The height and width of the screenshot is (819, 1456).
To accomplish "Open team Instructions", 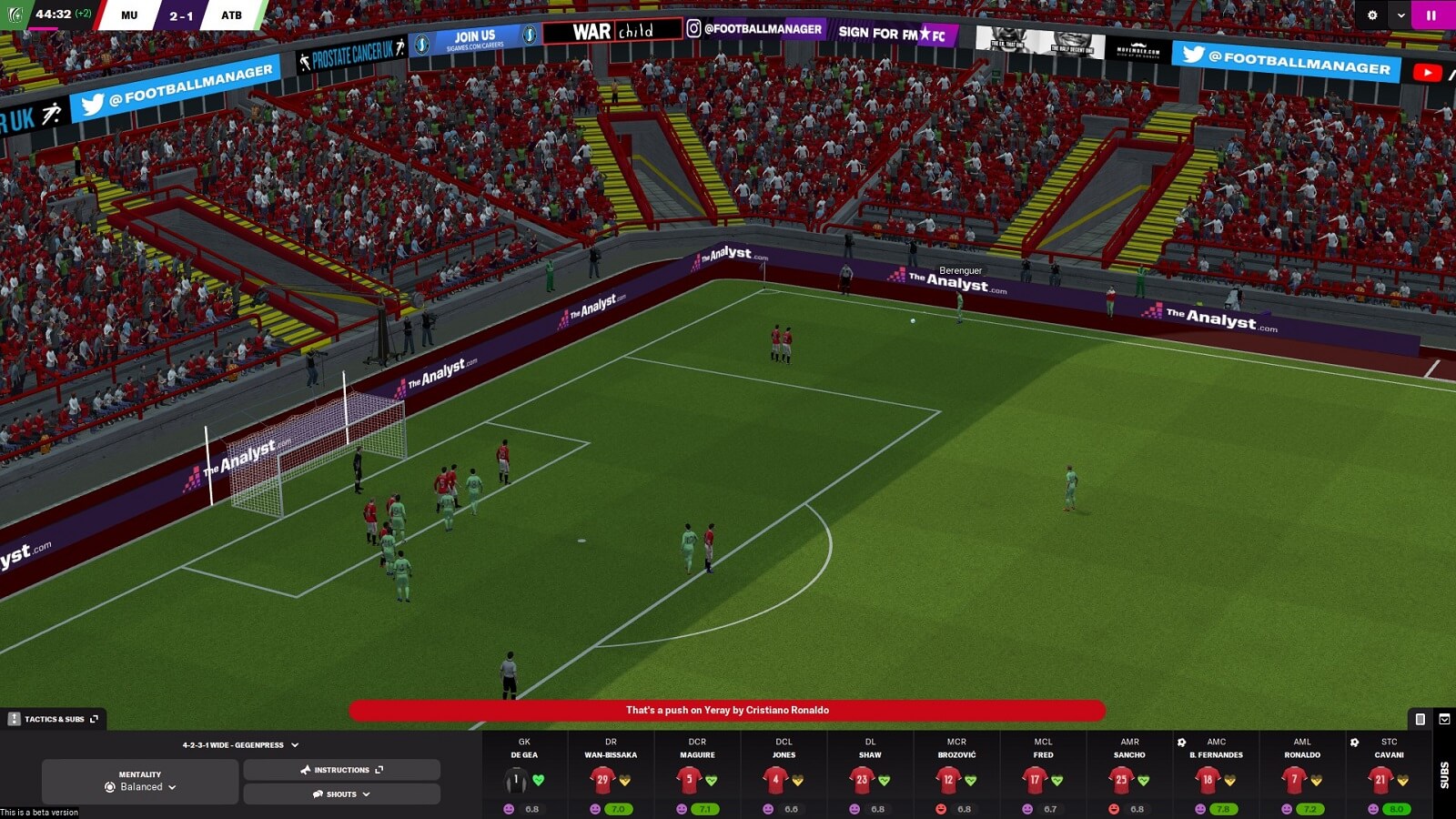I will [341, 770].
